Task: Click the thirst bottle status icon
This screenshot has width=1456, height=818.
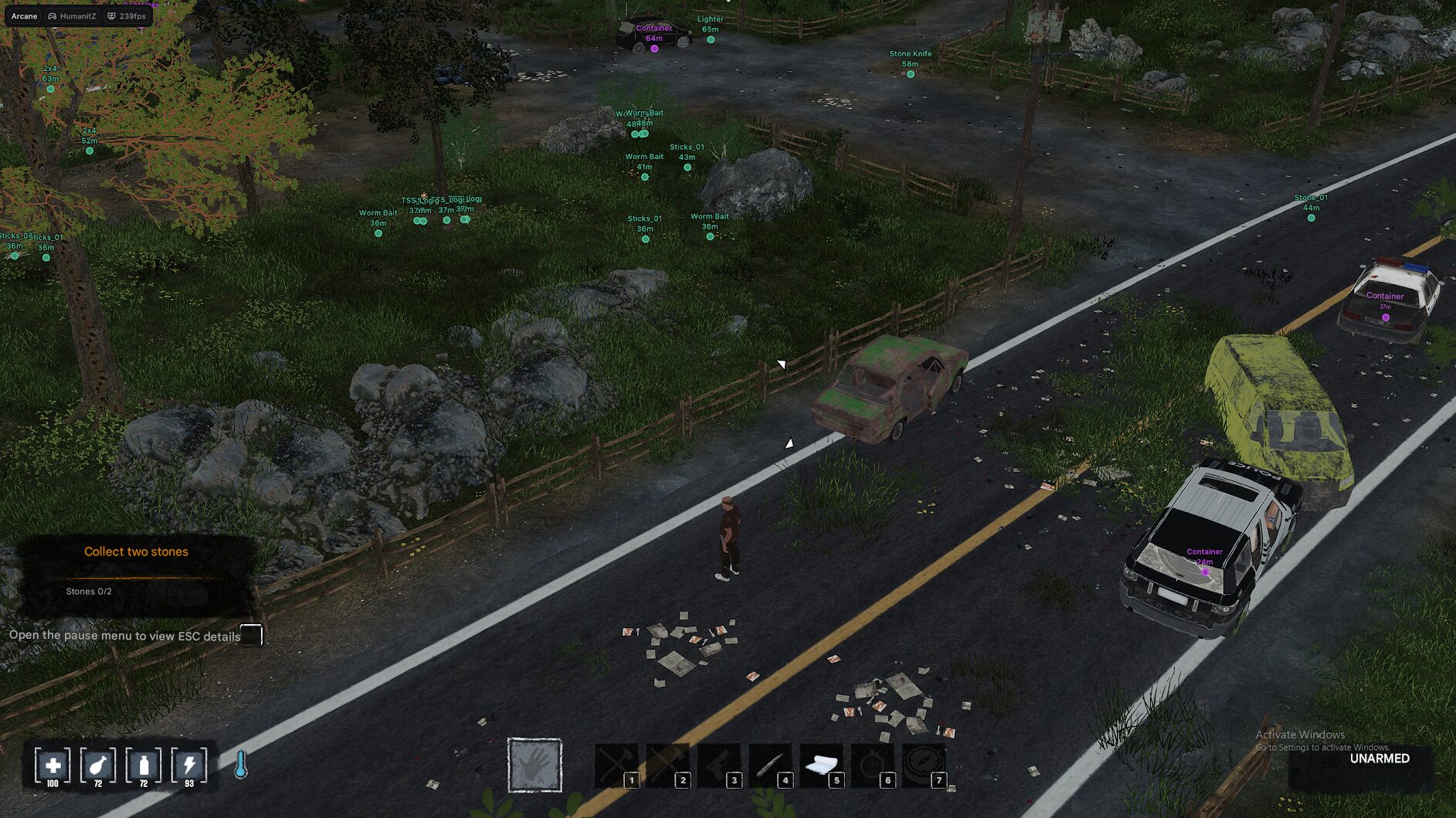Action: (x=144, y=765)
